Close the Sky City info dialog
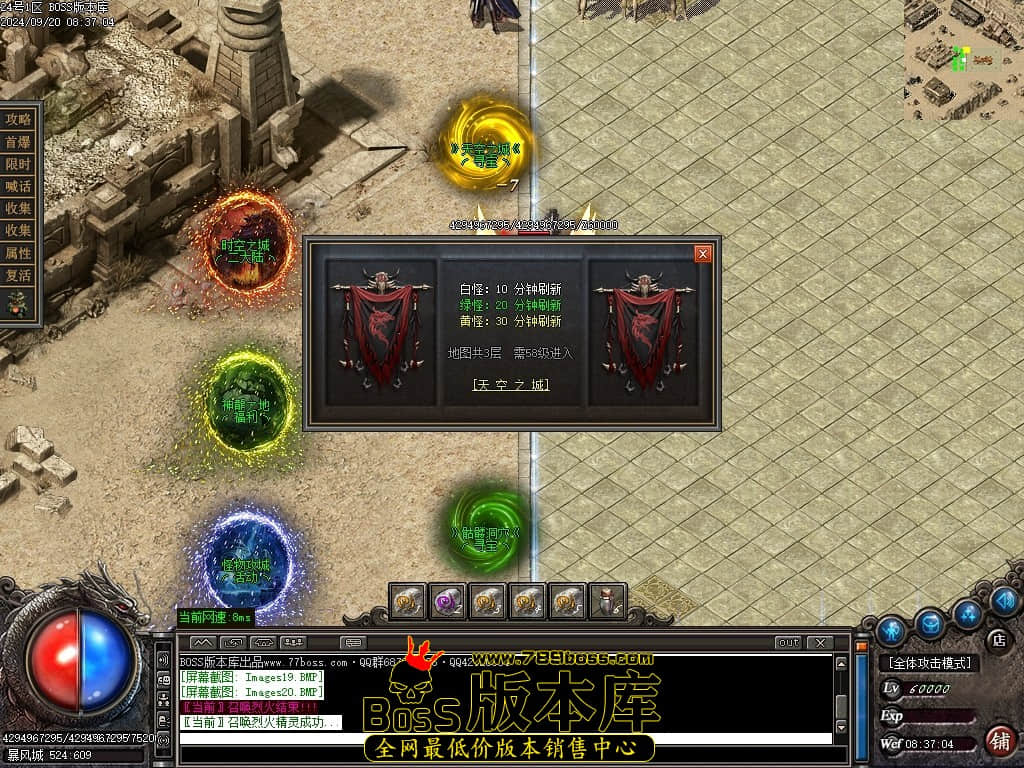 tap(703, 254)
